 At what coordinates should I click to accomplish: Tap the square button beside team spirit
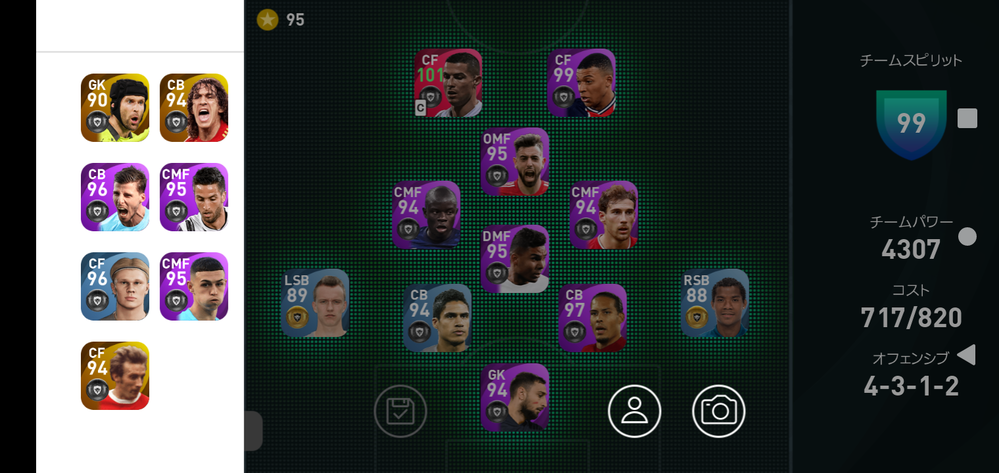click(967, 119)
